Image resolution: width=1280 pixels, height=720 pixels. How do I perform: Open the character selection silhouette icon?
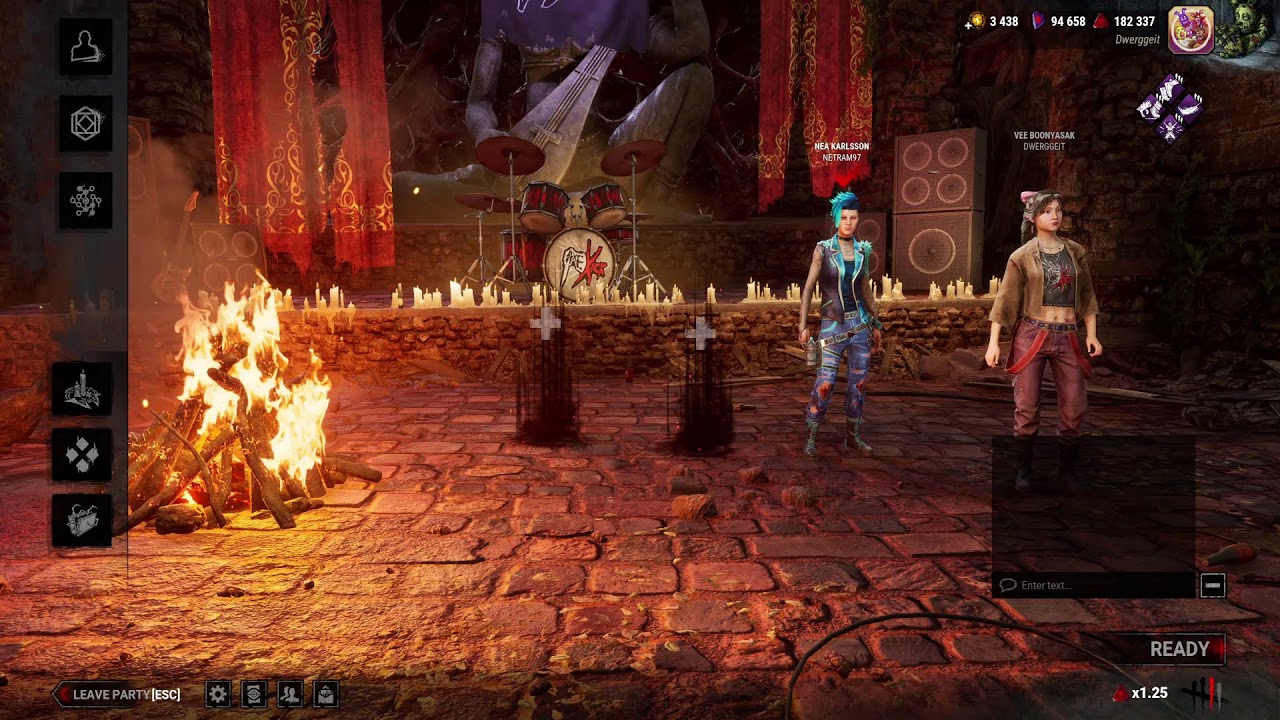point(85,47)
